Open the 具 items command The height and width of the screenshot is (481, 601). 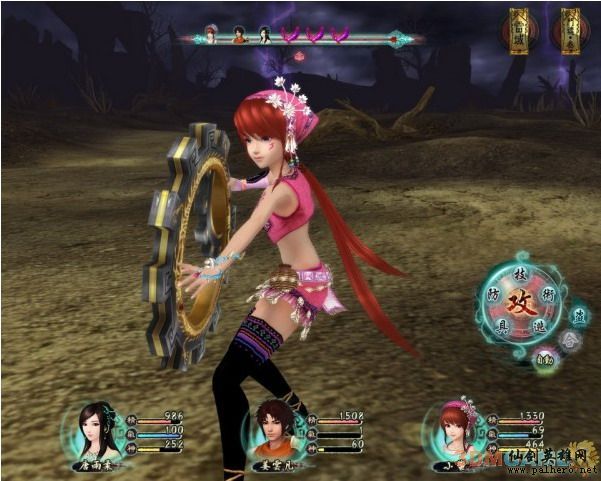[501, 326]
